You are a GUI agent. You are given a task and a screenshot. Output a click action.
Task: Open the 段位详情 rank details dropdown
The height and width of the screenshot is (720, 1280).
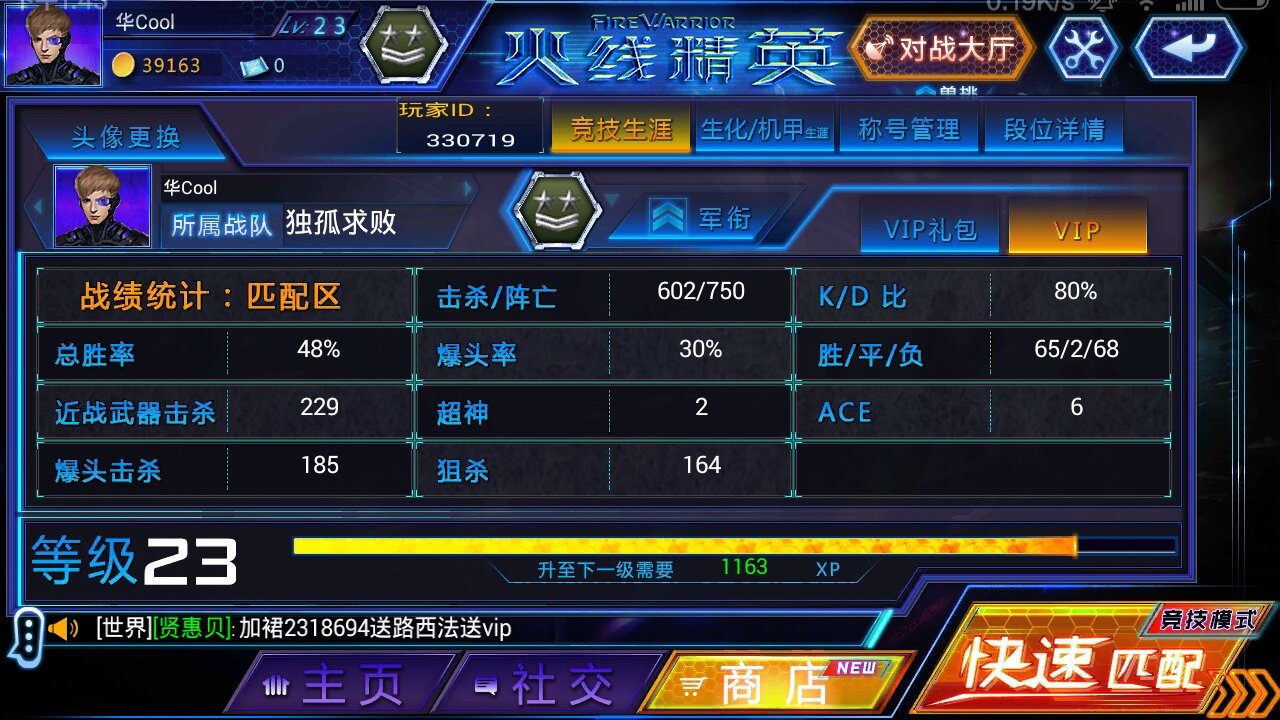[1054, 127]
